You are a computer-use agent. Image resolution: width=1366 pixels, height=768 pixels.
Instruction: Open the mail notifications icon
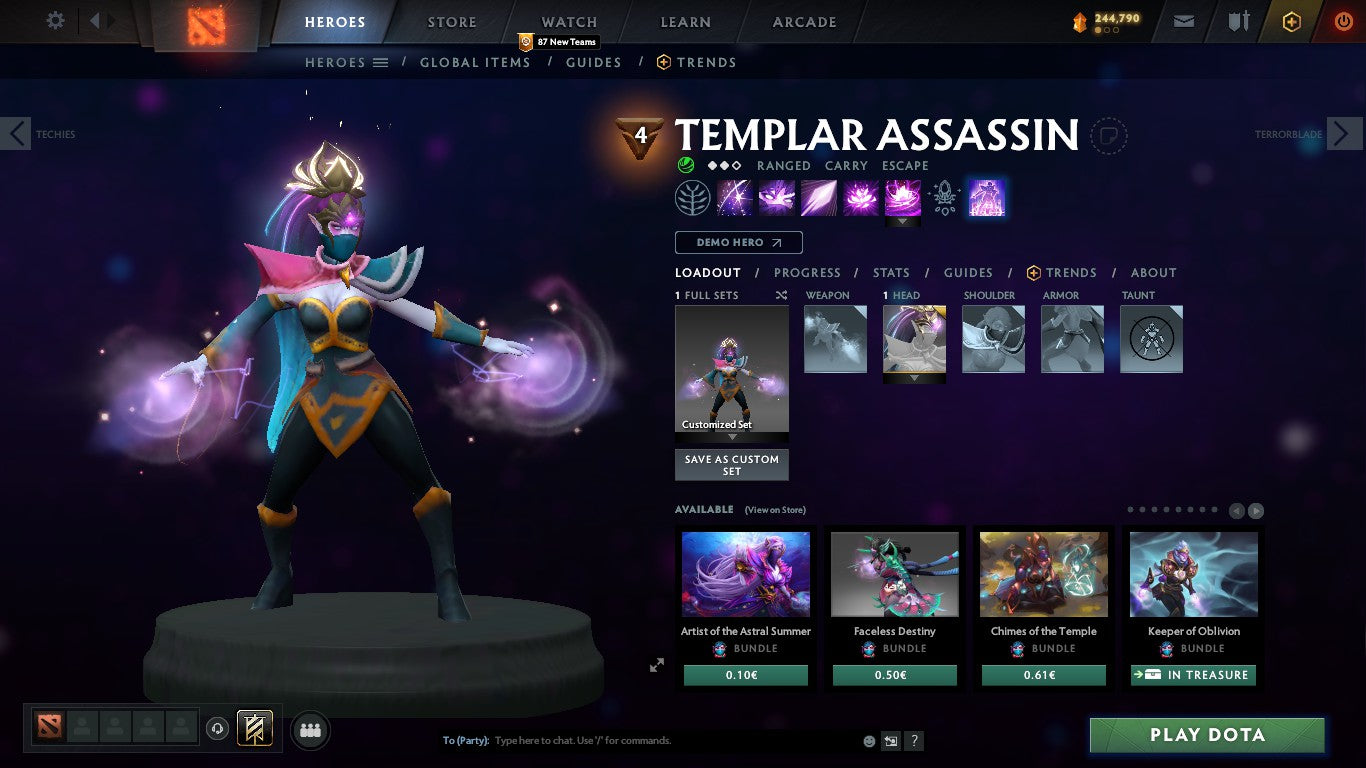point(1184,20)
